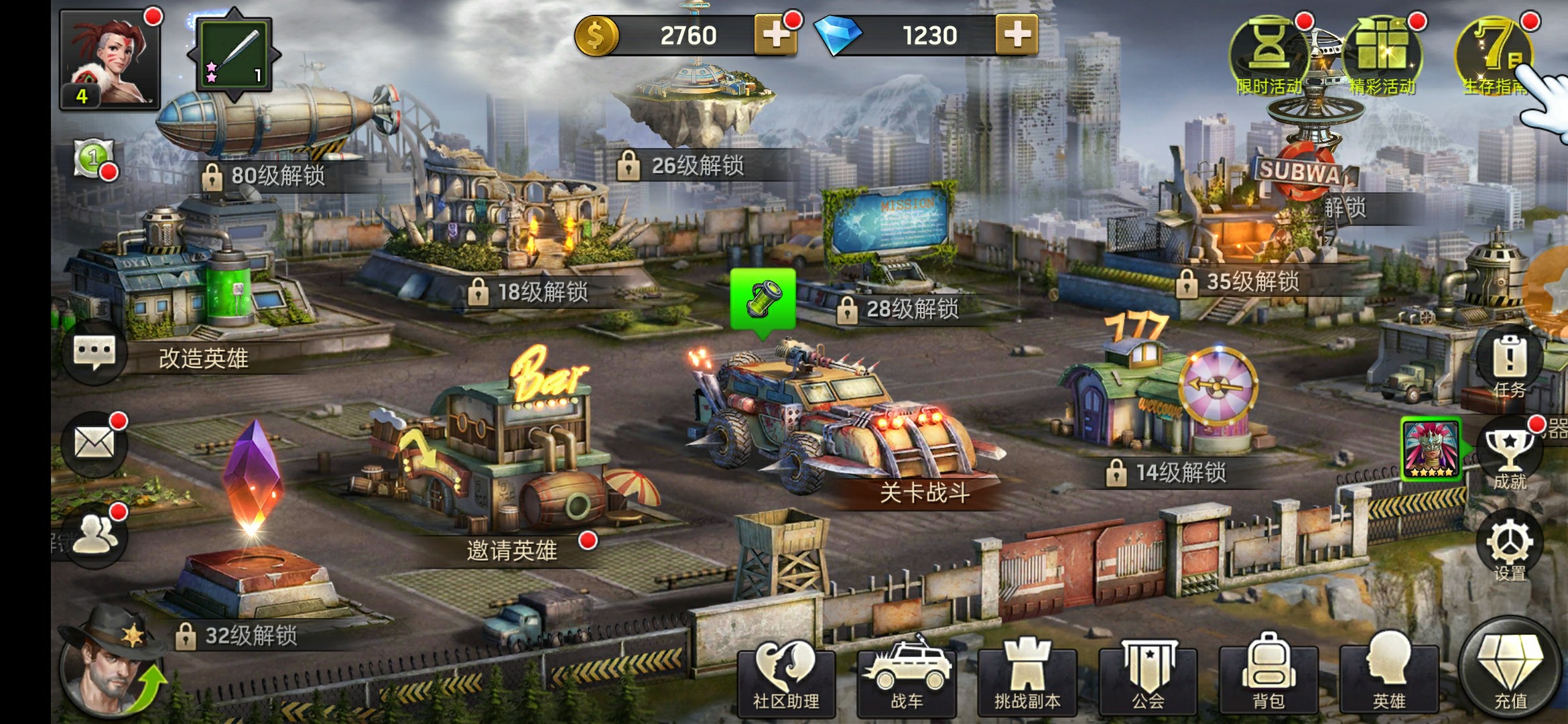The height and width of the screenshot is (724, 1568).
Task: Open the friends list icon
Action: pos(94,534)
